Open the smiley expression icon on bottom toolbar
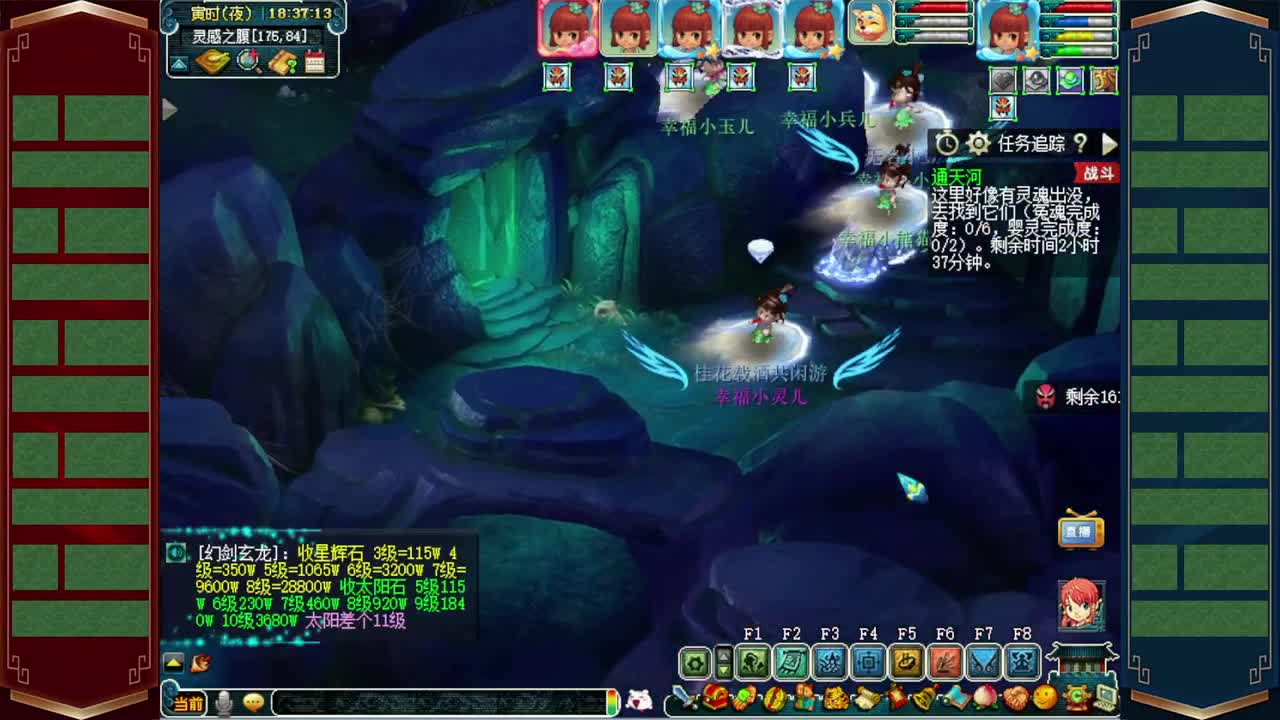This screenshot has width=1280, height=720. point(1046,697)
